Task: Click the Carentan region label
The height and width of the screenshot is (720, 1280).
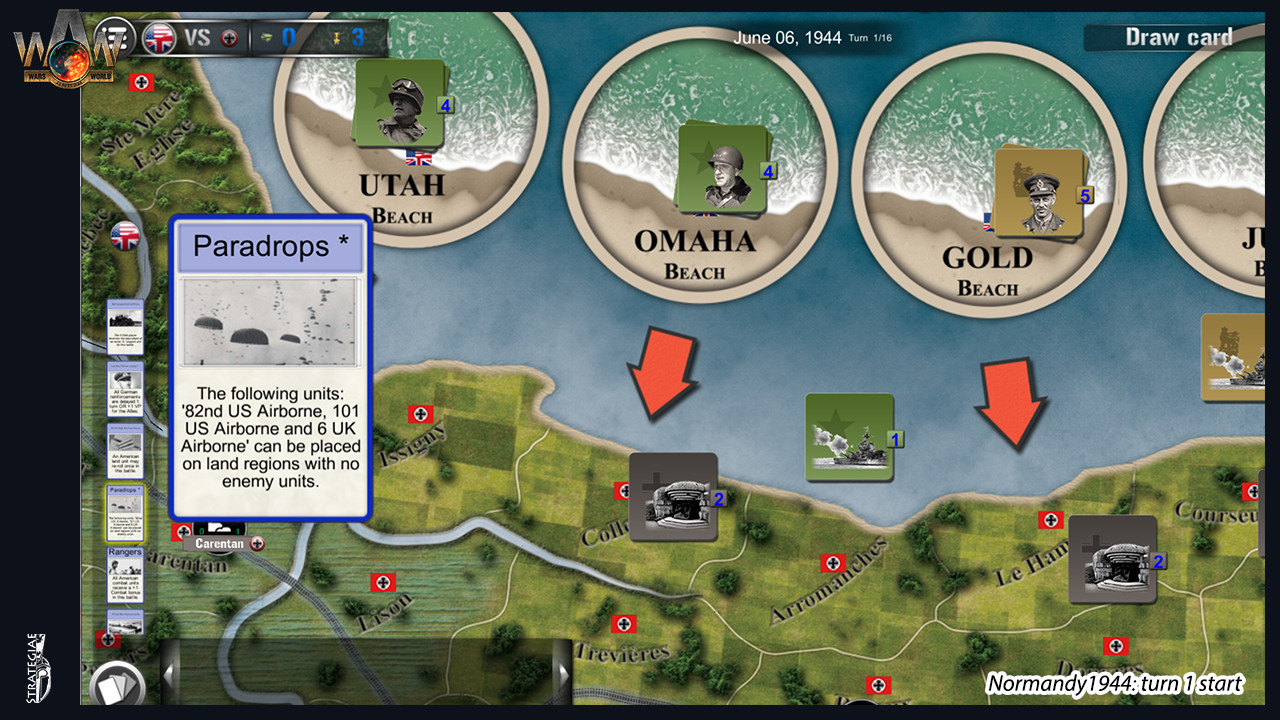Action: click(x=221, y=545)
